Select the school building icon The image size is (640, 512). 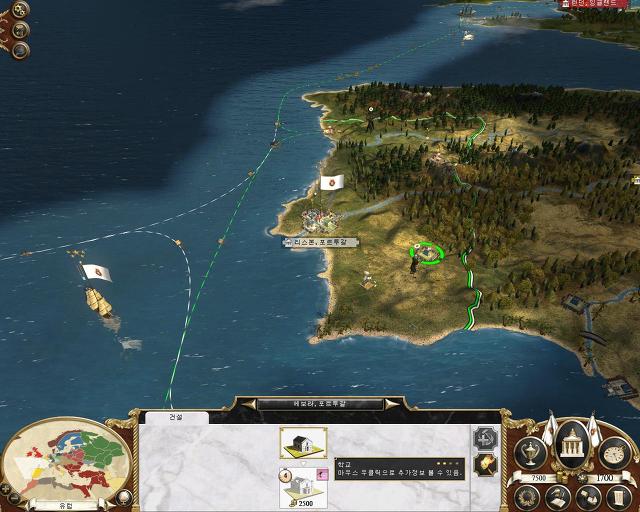click(x=302, y=443)
